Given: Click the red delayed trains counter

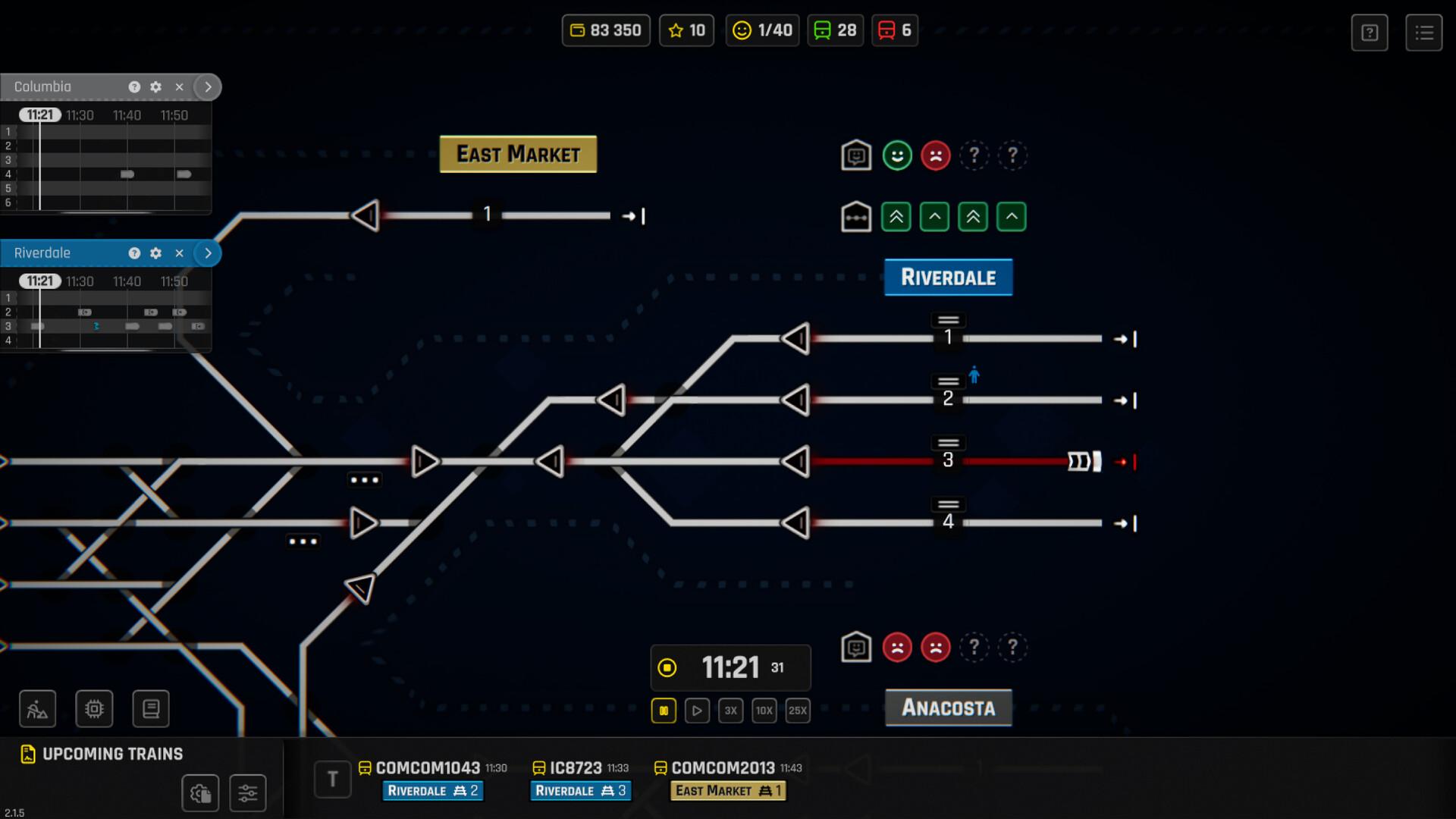Looking at the screenshot, I should point(895,30).
